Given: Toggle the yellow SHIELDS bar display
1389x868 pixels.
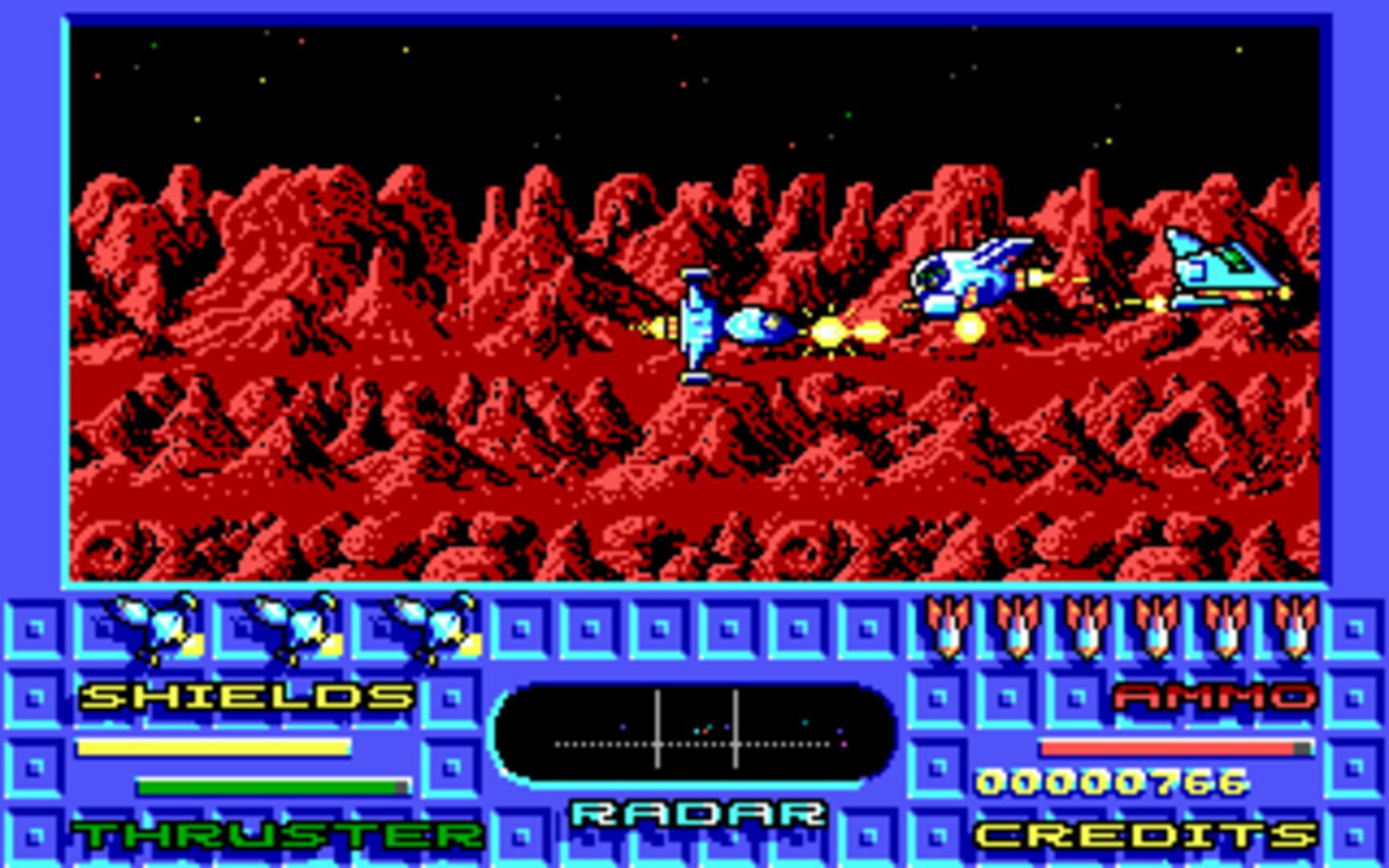Looking at the screenshot, I should click(213, 749).
